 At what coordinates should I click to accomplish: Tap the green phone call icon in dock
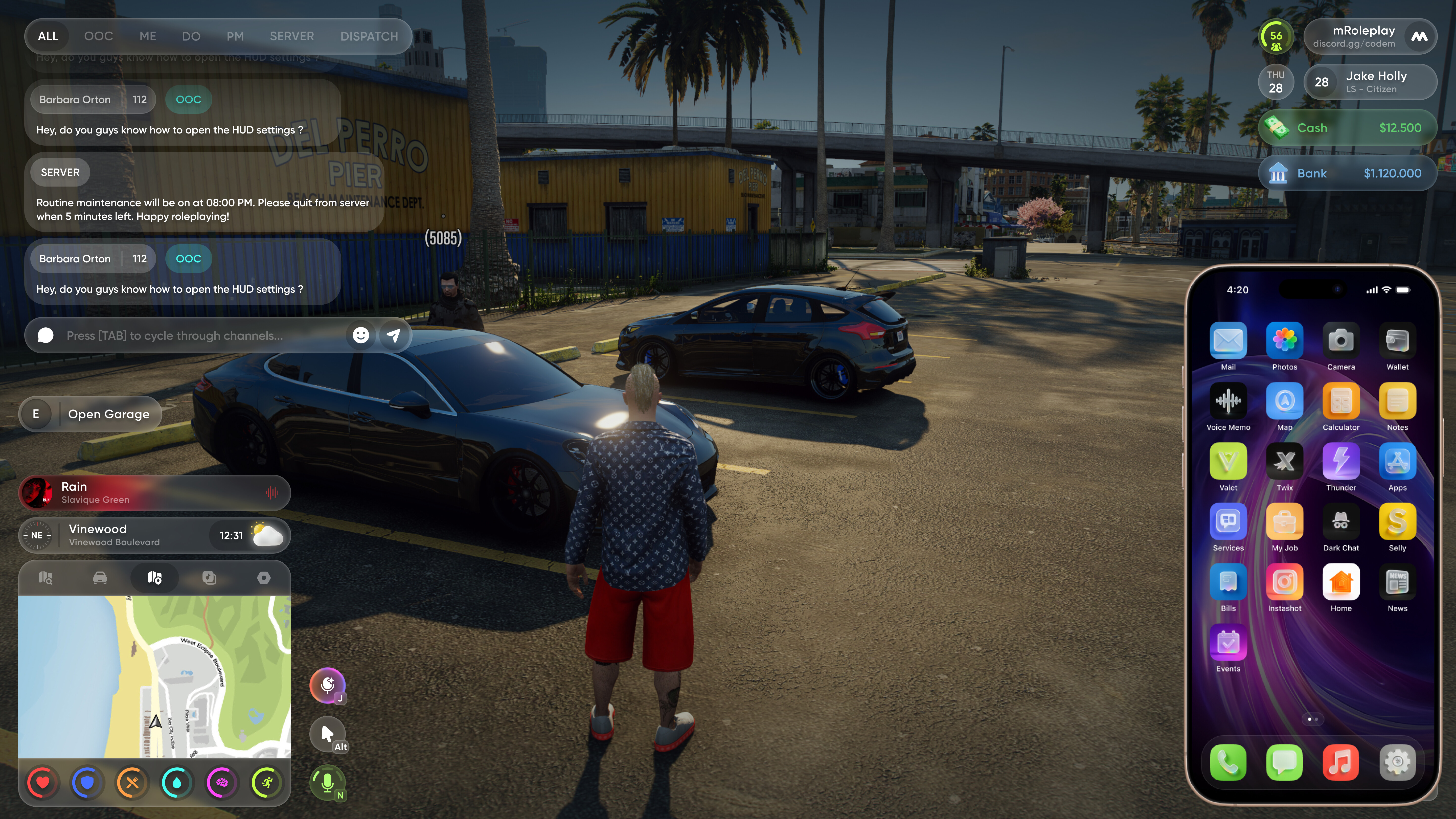point(1228,762)
